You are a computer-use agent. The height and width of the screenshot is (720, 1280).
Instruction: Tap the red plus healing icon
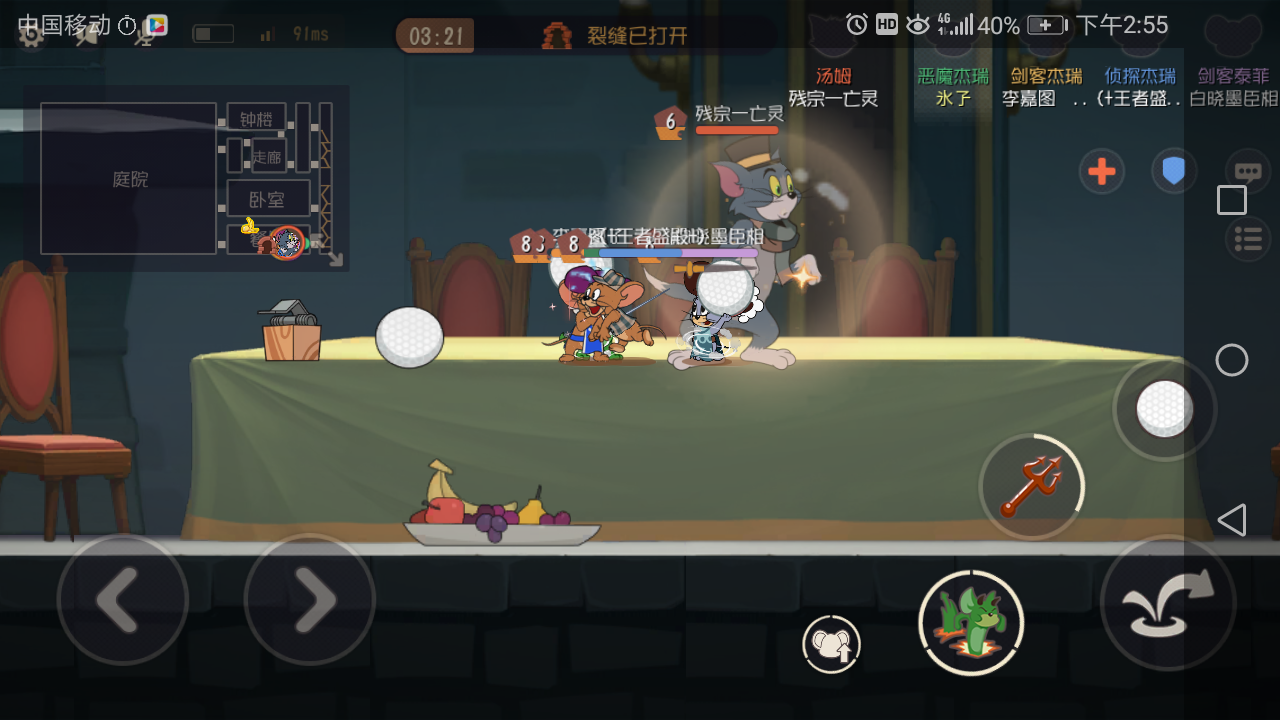click(x=1101, y=171)
